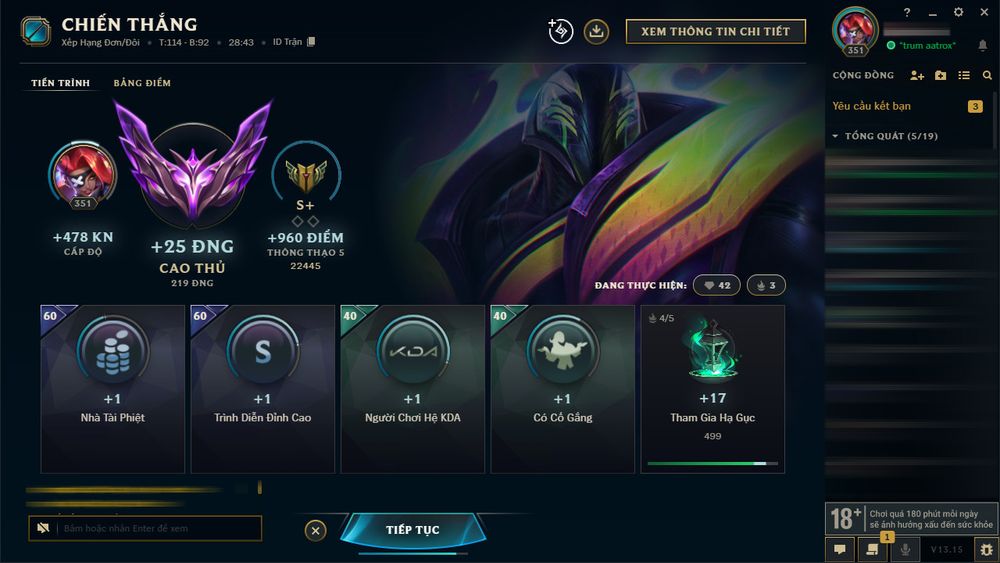Search the friends list

coord(987,76)
